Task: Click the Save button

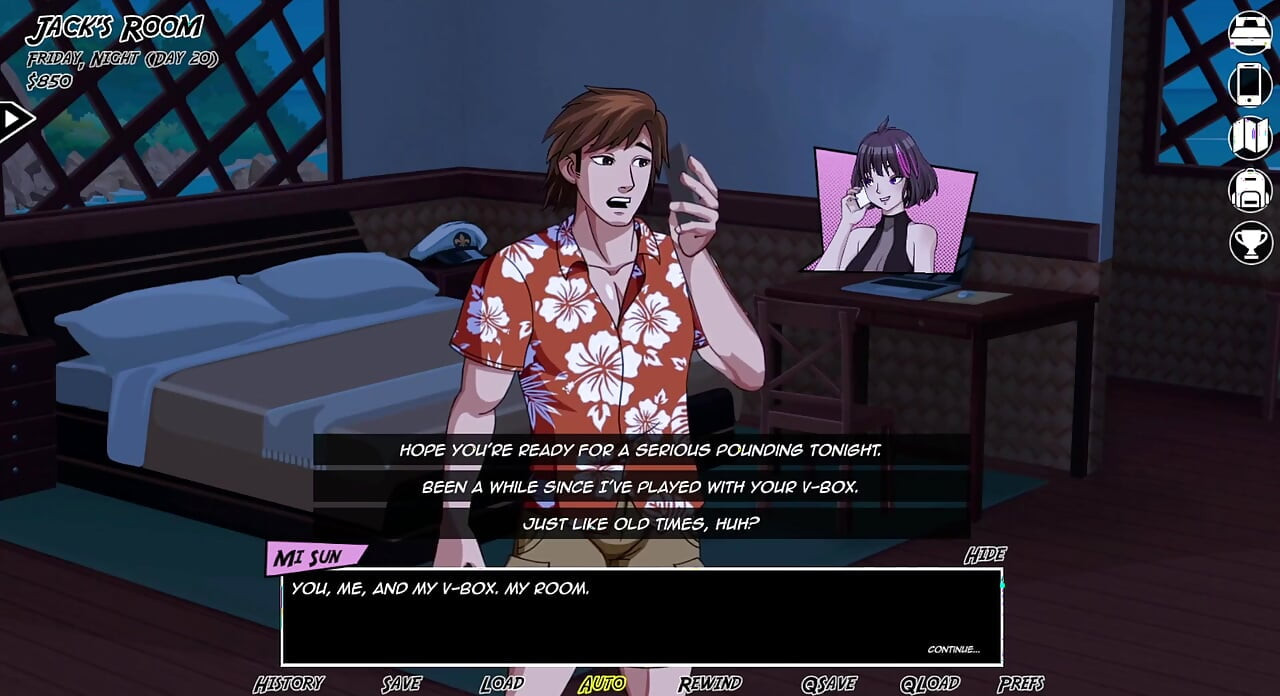Action: pos(401,684)
